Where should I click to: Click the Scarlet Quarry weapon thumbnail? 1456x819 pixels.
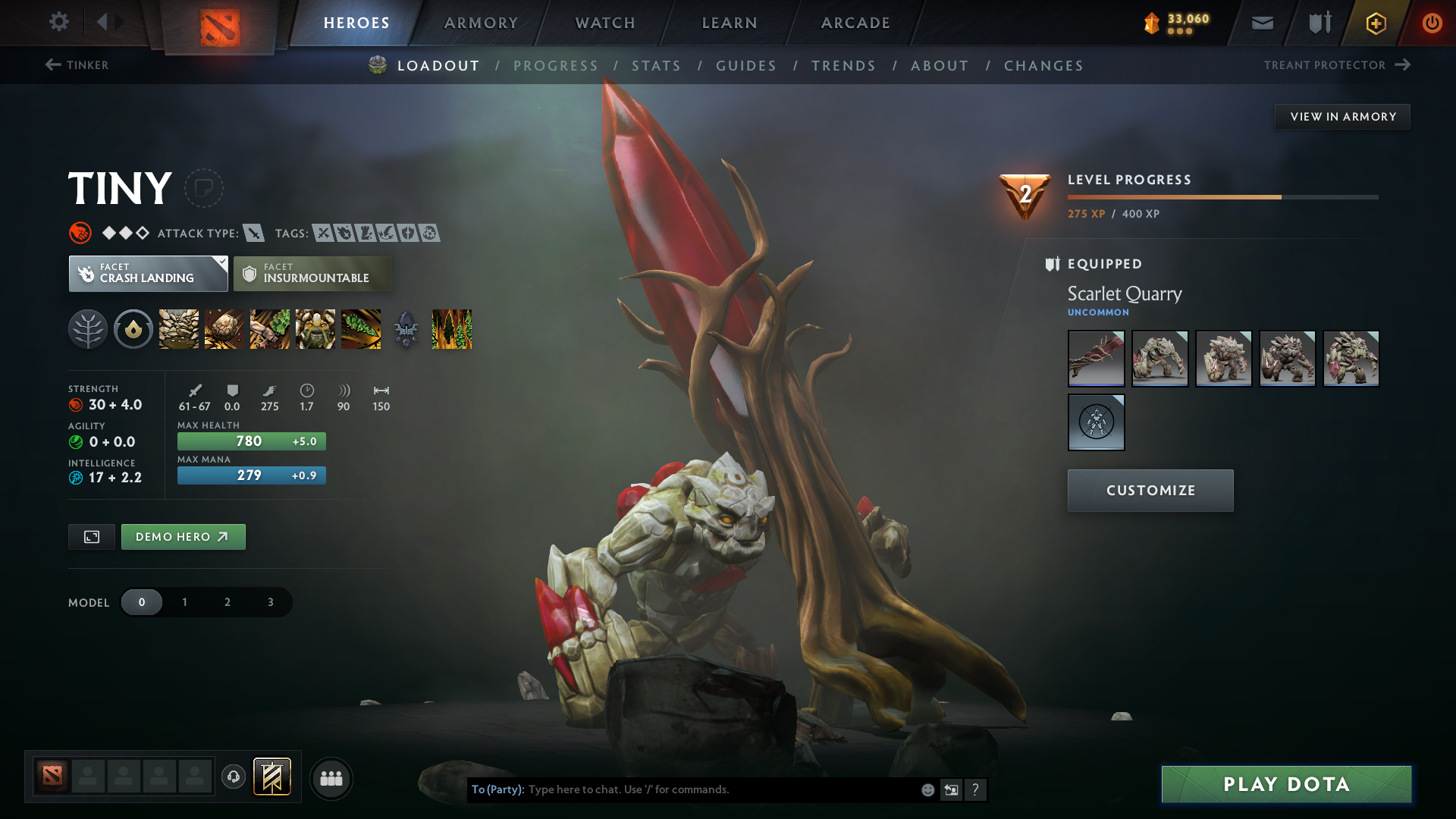pyautogui.click(x=1096, y=358)
